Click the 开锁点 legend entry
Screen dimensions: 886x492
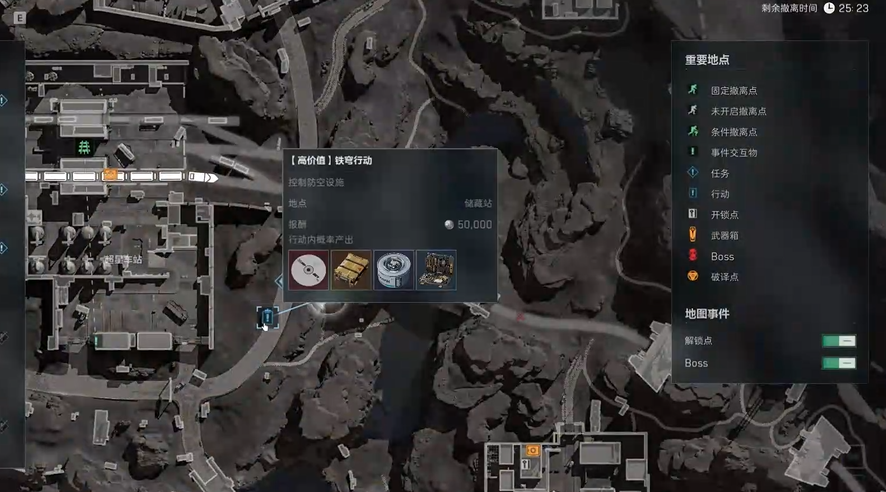(x=726, y=215)
